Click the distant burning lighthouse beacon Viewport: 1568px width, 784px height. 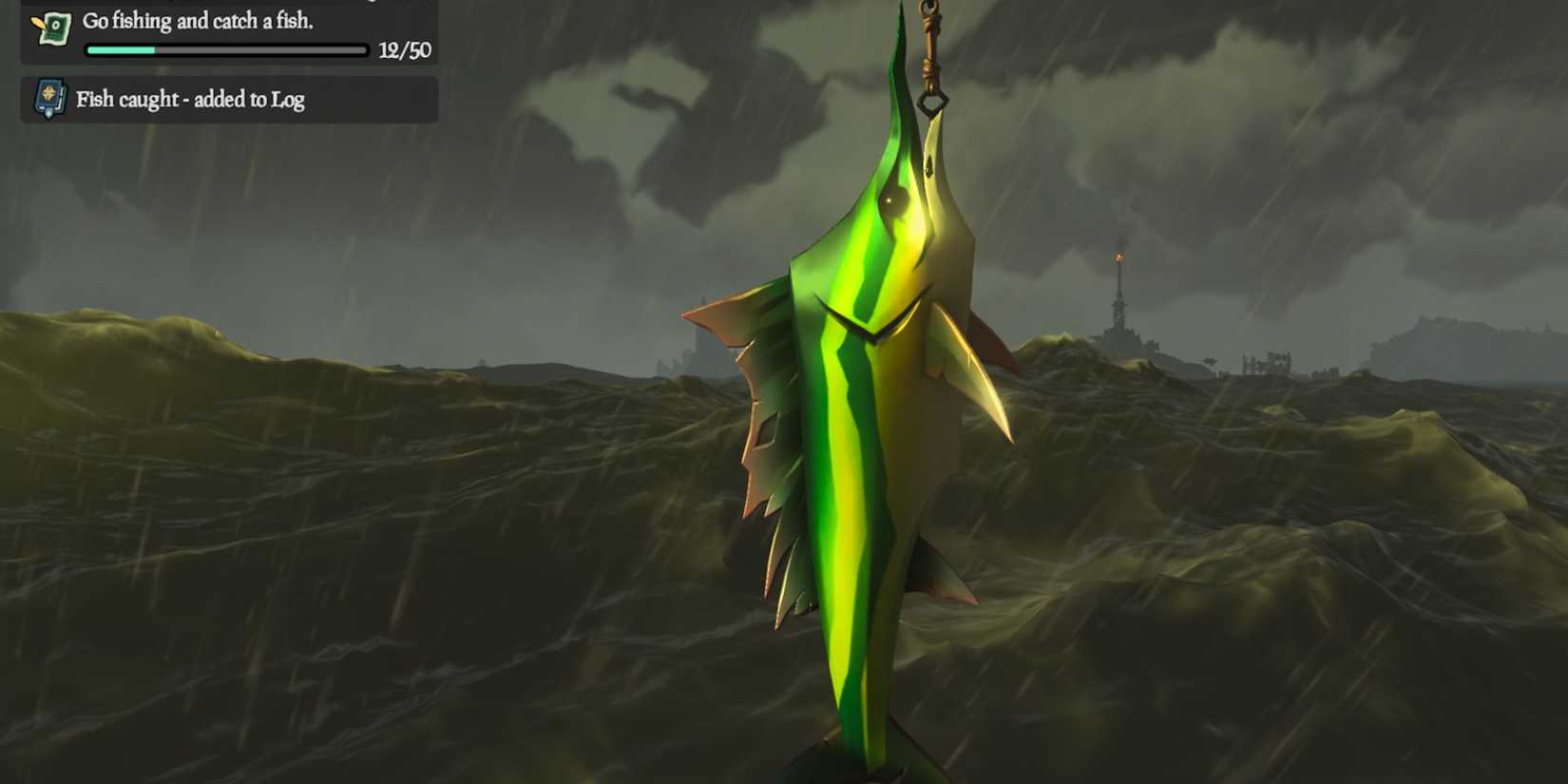click(x=1118, y=257)
